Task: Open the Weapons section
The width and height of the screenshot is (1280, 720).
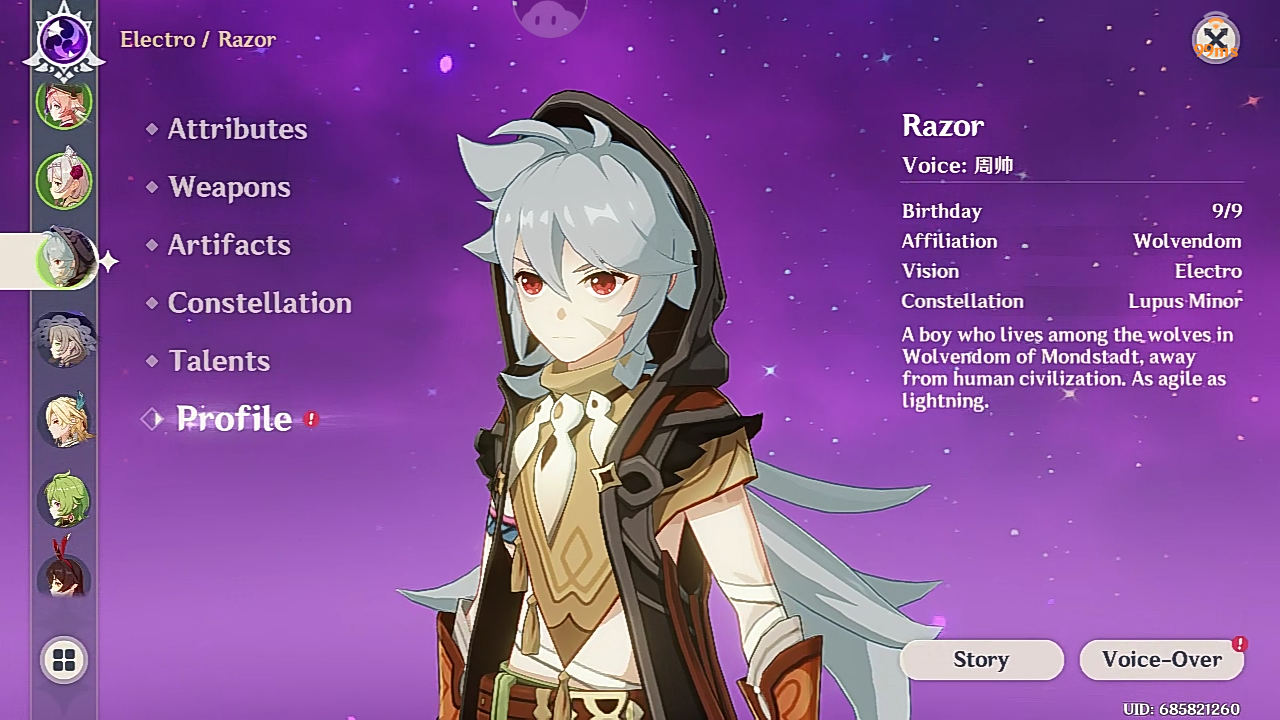Action: click(229, 187)
